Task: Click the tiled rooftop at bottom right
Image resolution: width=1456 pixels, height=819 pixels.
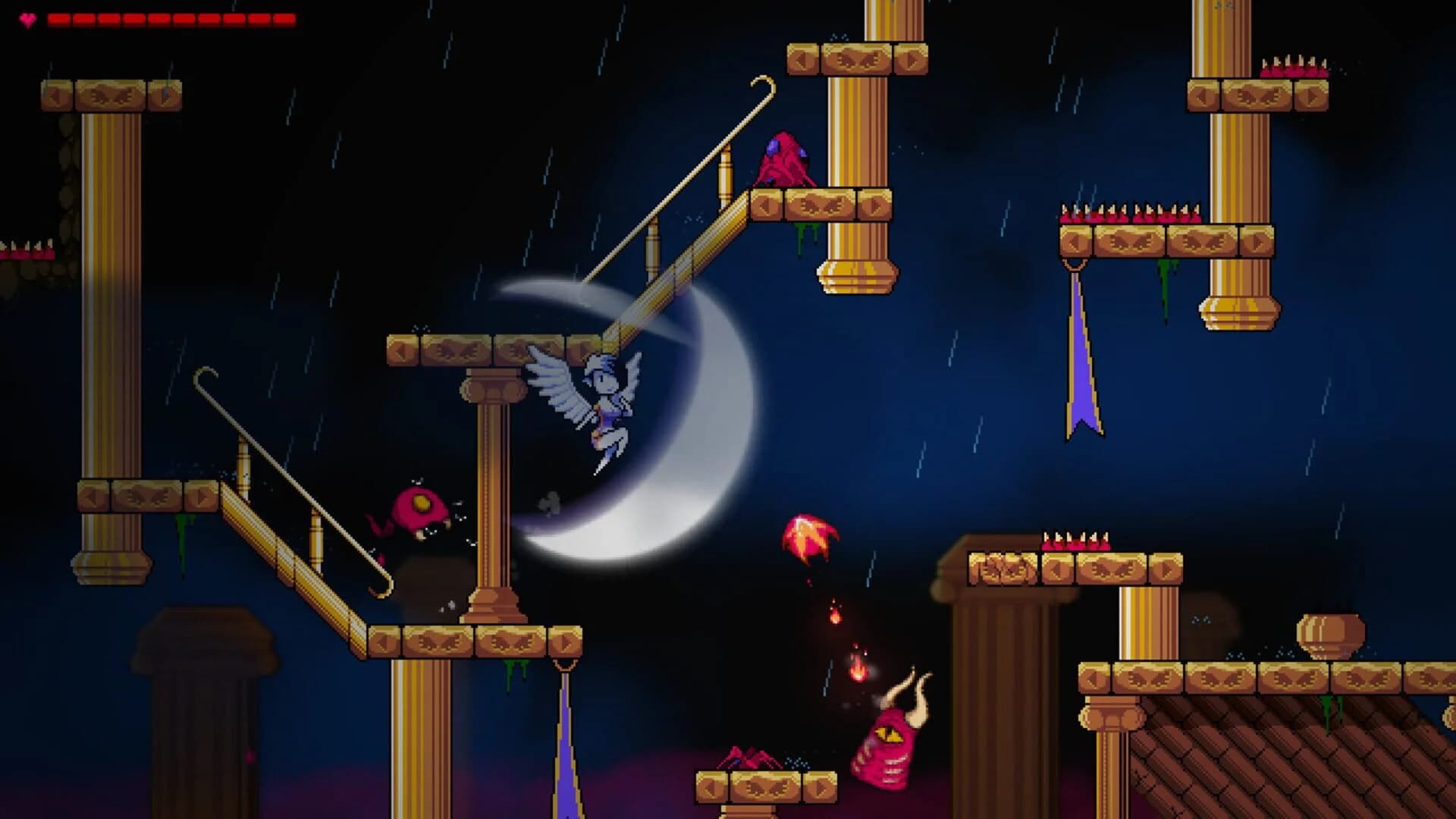Action: coord(1289,758)
